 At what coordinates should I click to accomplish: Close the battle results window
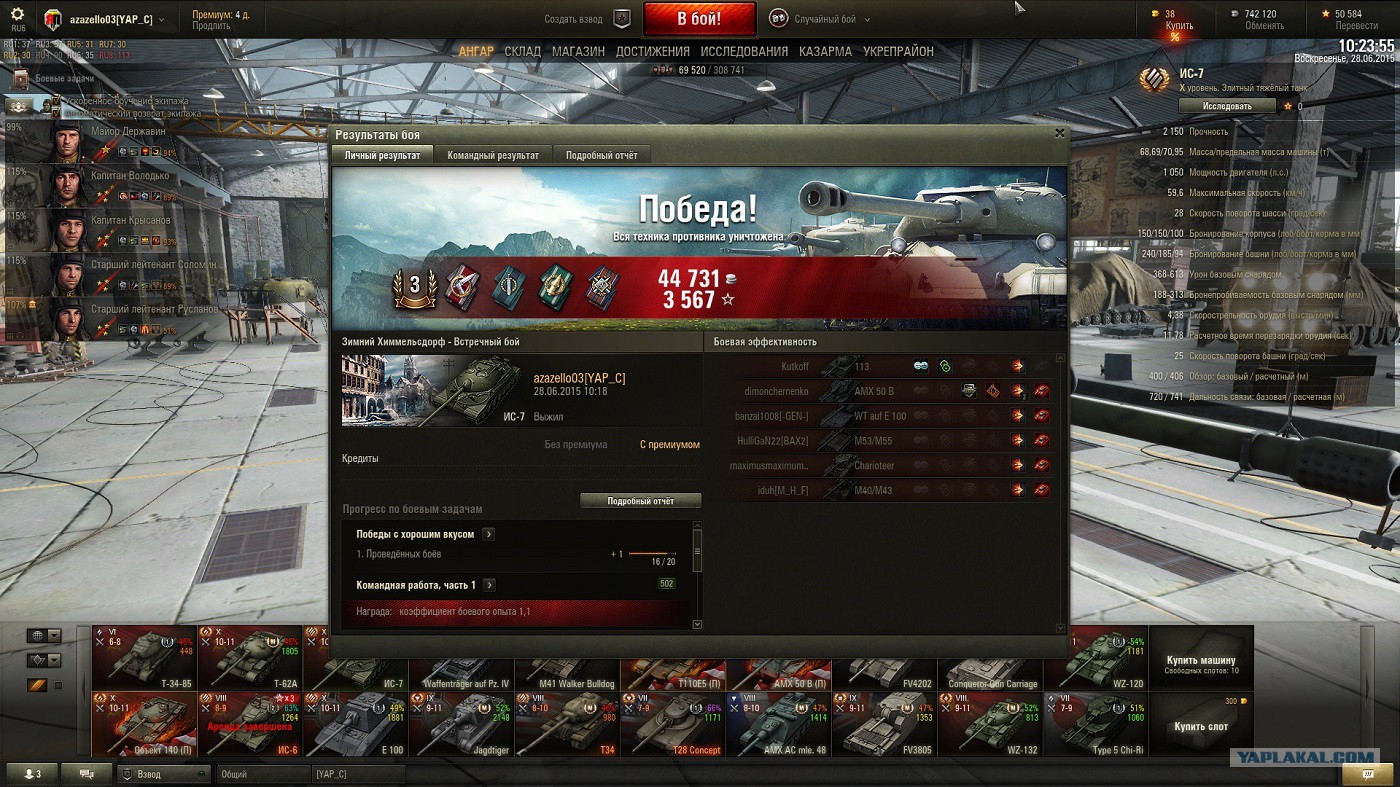1060,133
